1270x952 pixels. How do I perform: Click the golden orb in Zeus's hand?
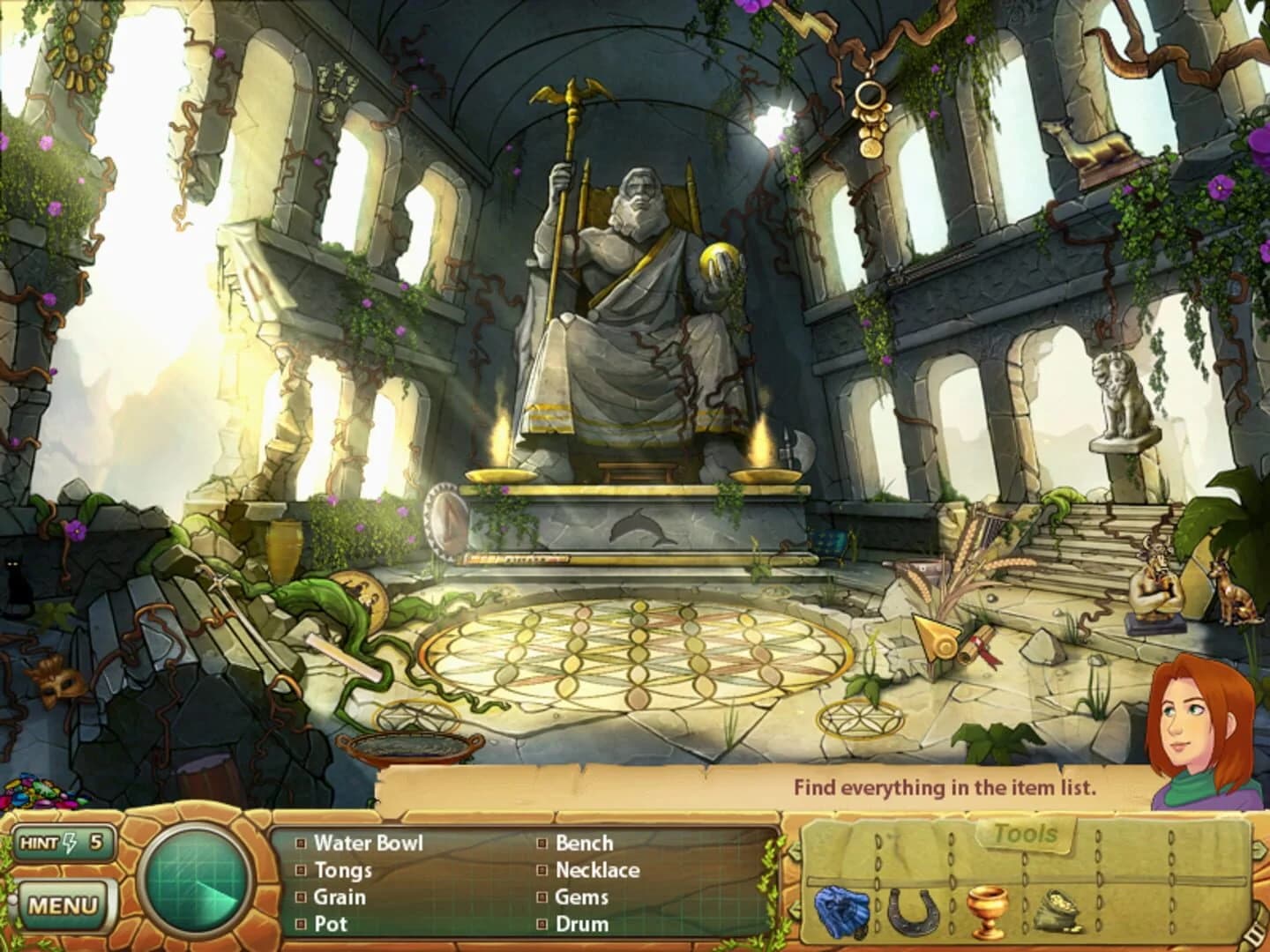coord(719,264)
